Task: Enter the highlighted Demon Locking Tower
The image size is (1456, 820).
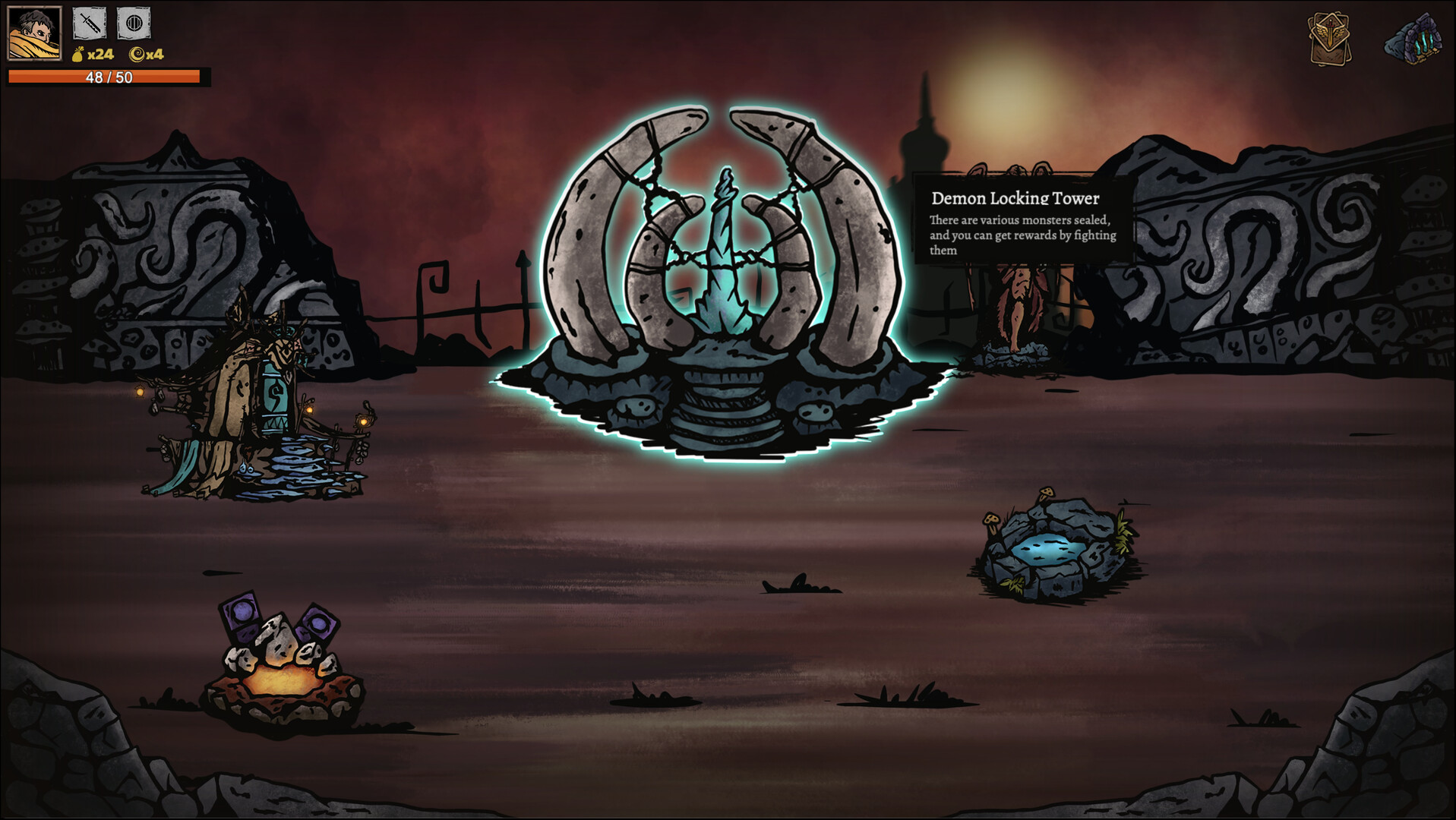Action: click(722, 289)
